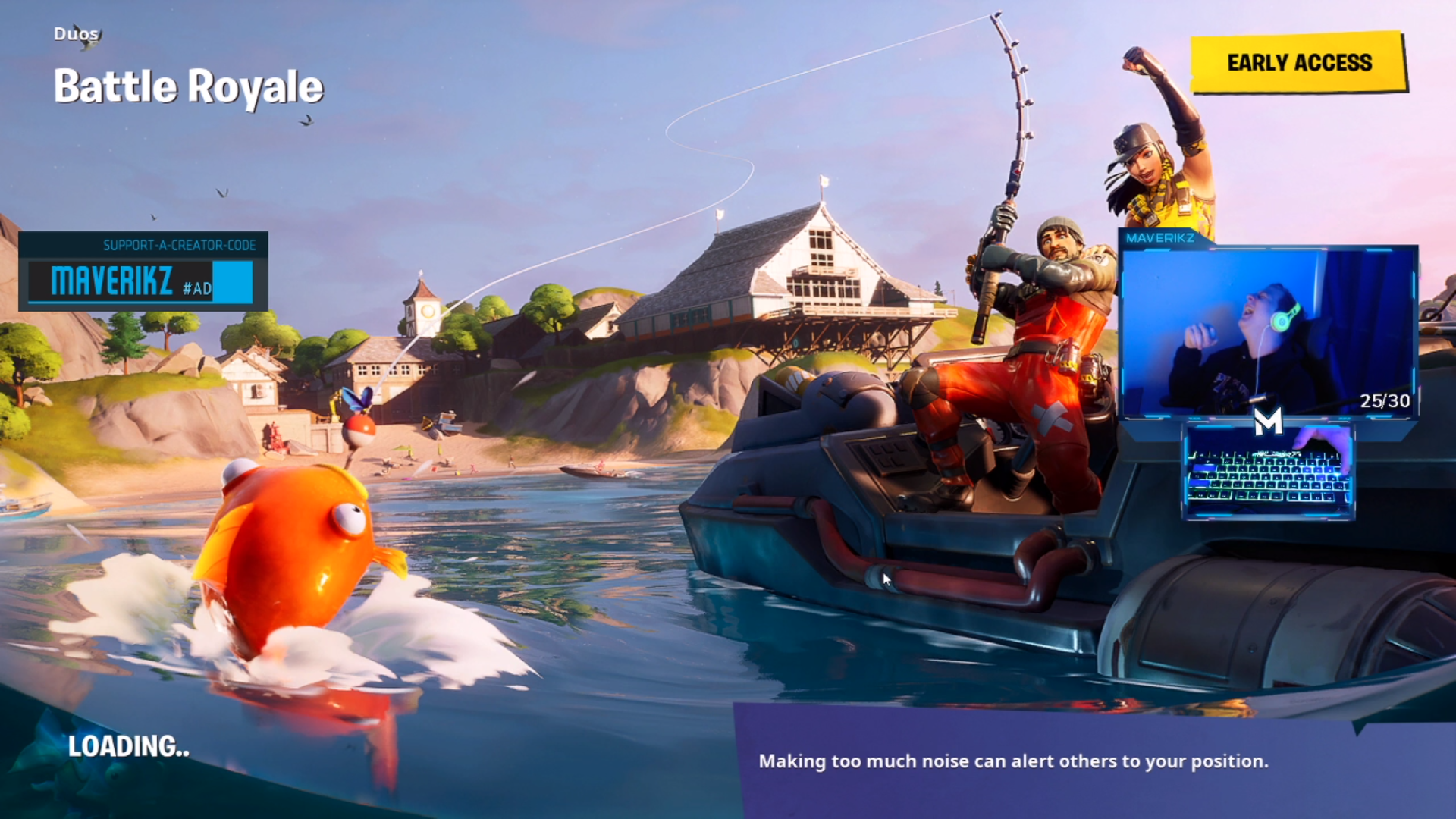Viewport: 1456px width, 819px height.
Task: Select the Support-A-Creator code MAVERIKZ banner
Action: [x=143, y=272]
